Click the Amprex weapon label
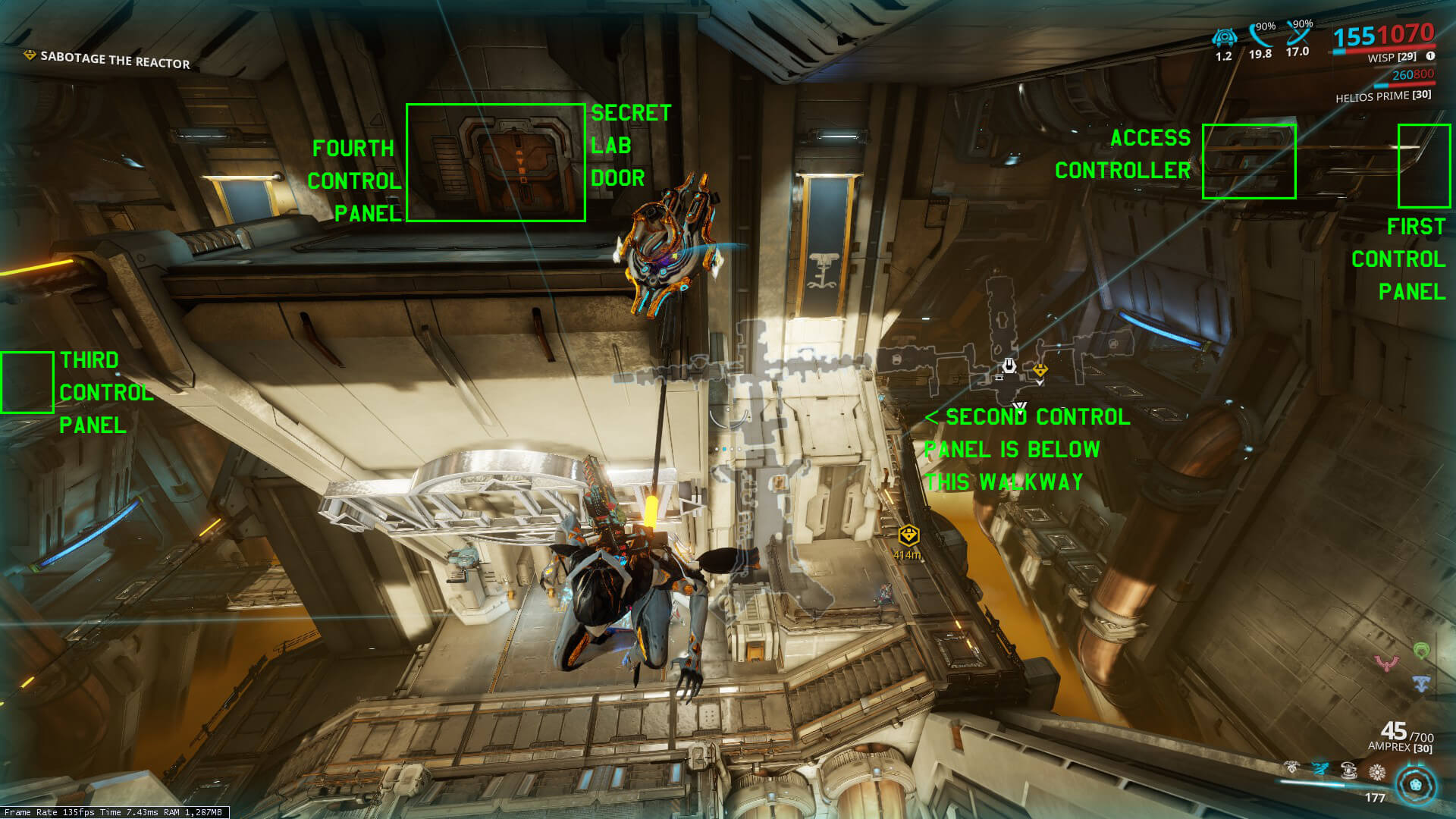Viewport: 1456px width, 819px height. click(1399, 747)
